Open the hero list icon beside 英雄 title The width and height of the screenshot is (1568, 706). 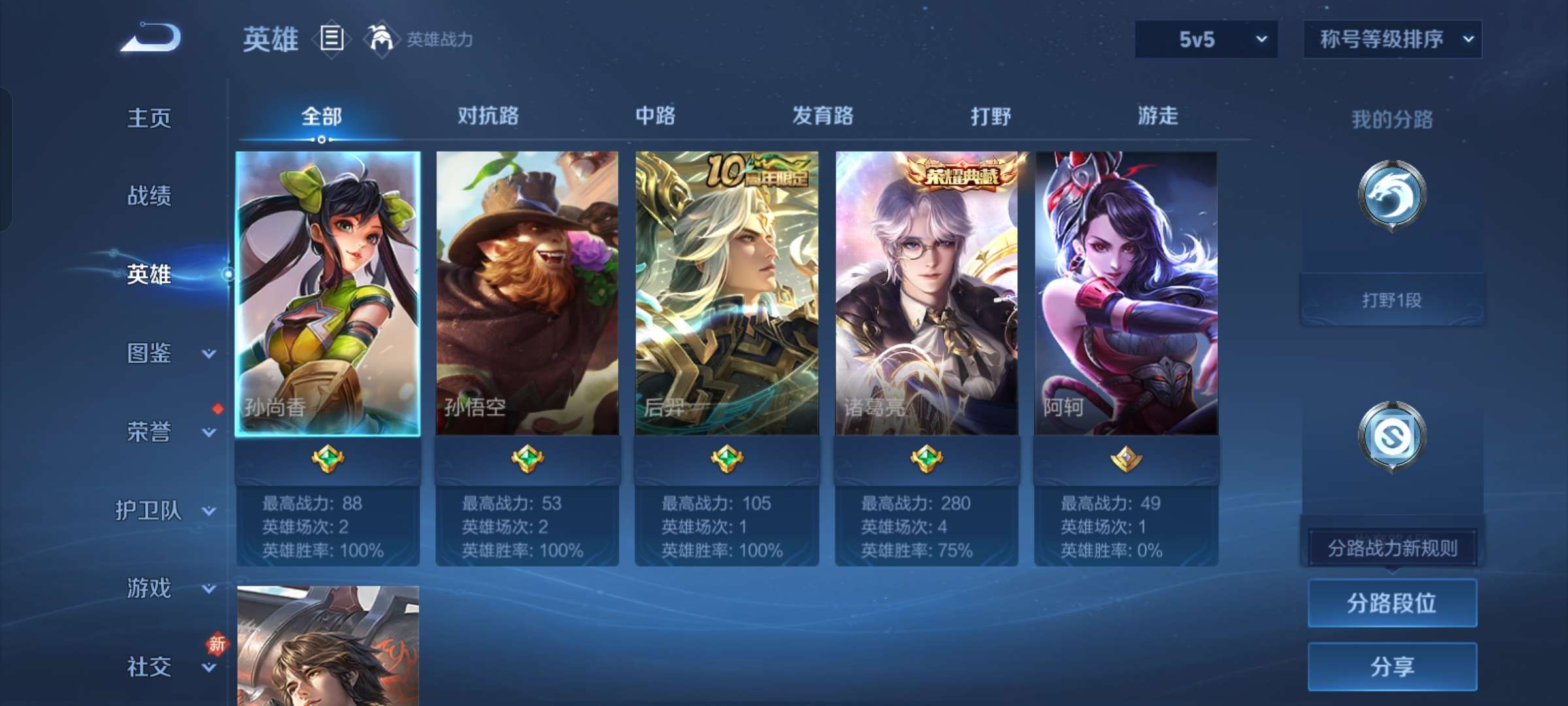click(x=332, y=39)
